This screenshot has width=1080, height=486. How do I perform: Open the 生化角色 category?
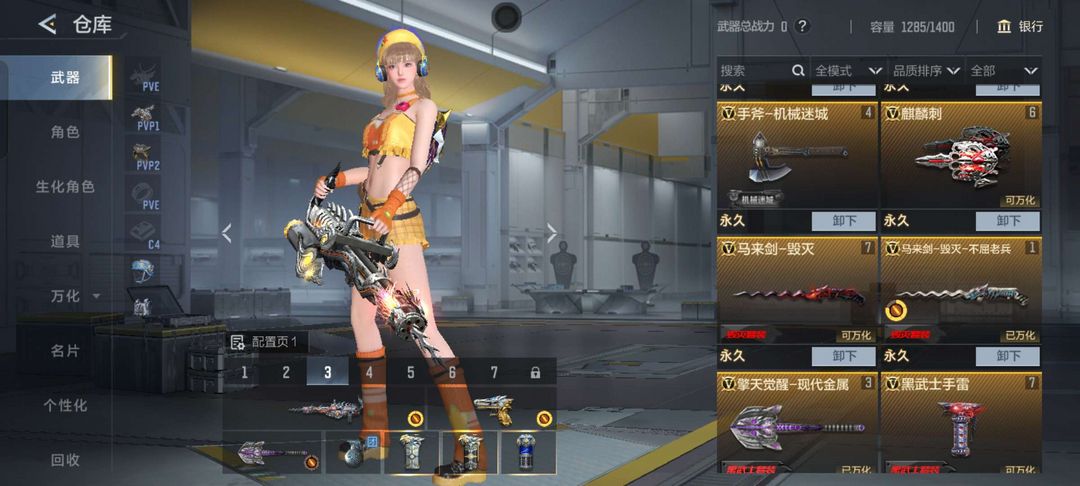pyautogui.click(x=65, y=187)
